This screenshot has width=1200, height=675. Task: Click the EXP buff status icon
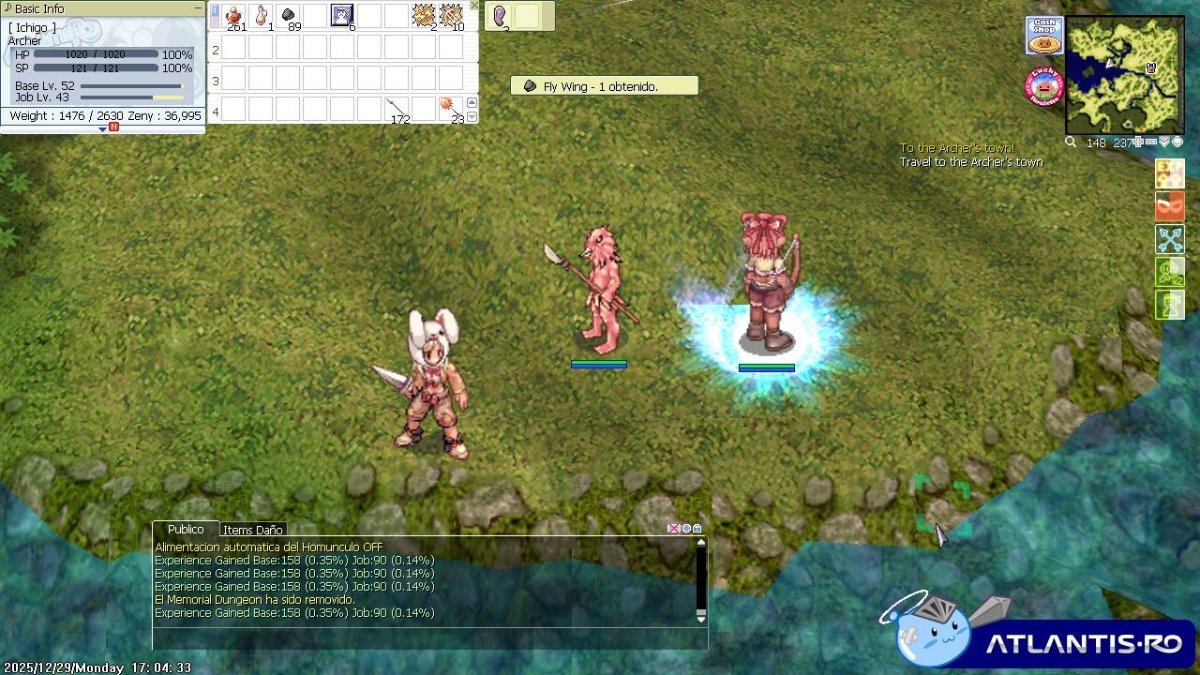[1170, 173]
